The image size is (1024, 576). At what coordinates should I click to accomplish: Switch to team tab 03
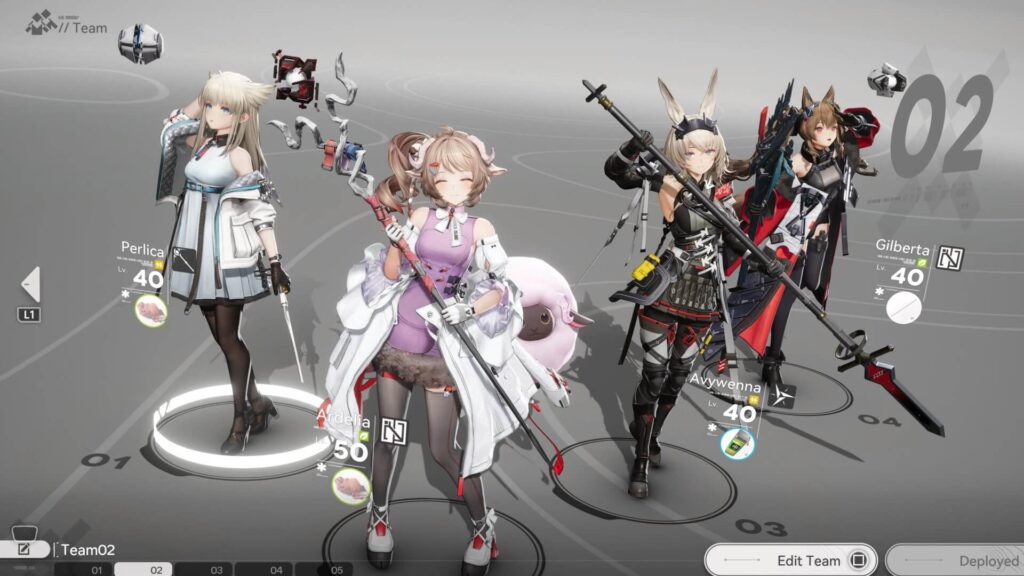coord(216,569)
